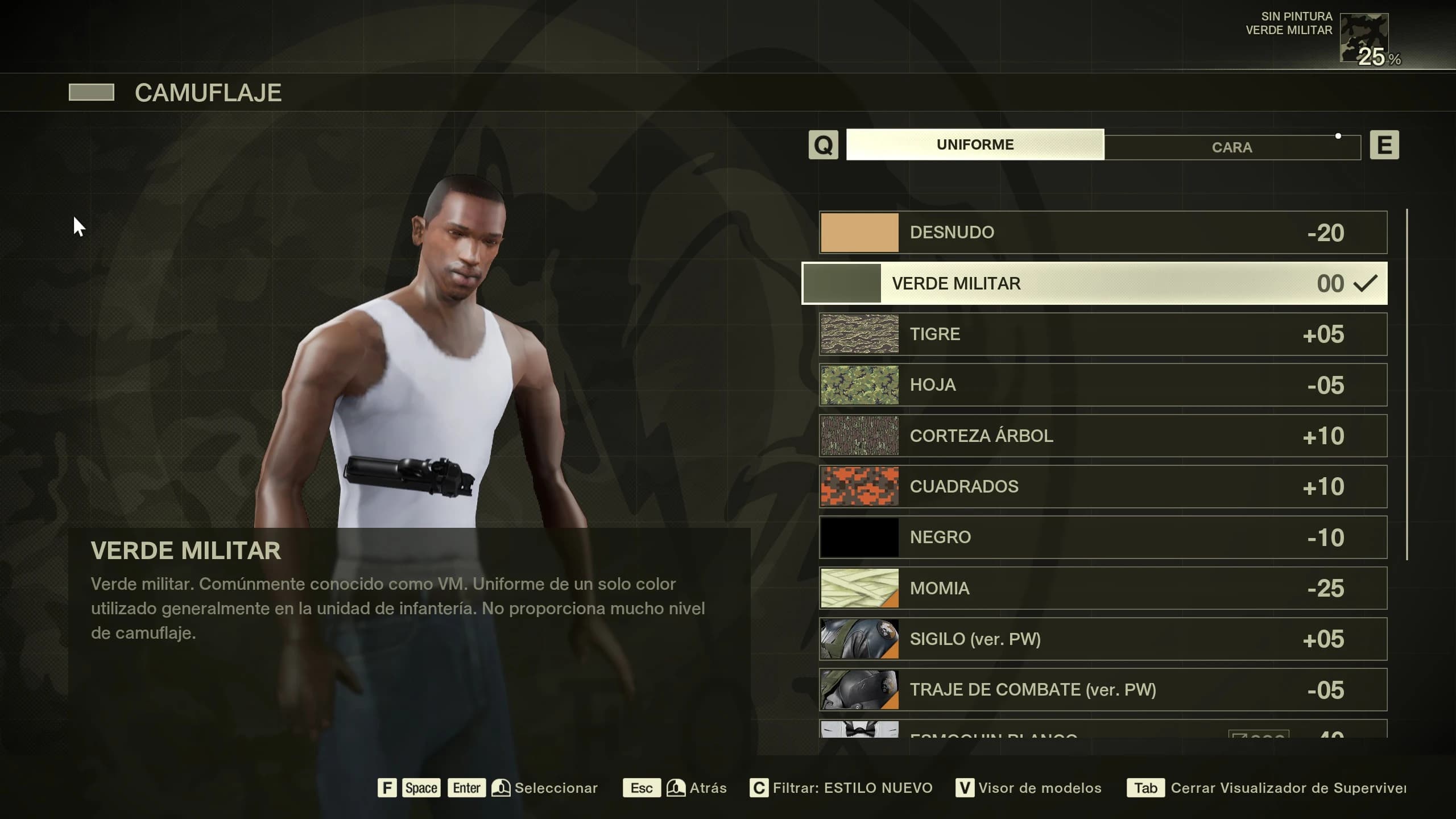Click the Esc key icon for Atrás
Screen dimensions: 1456x819
coord(642,788)
